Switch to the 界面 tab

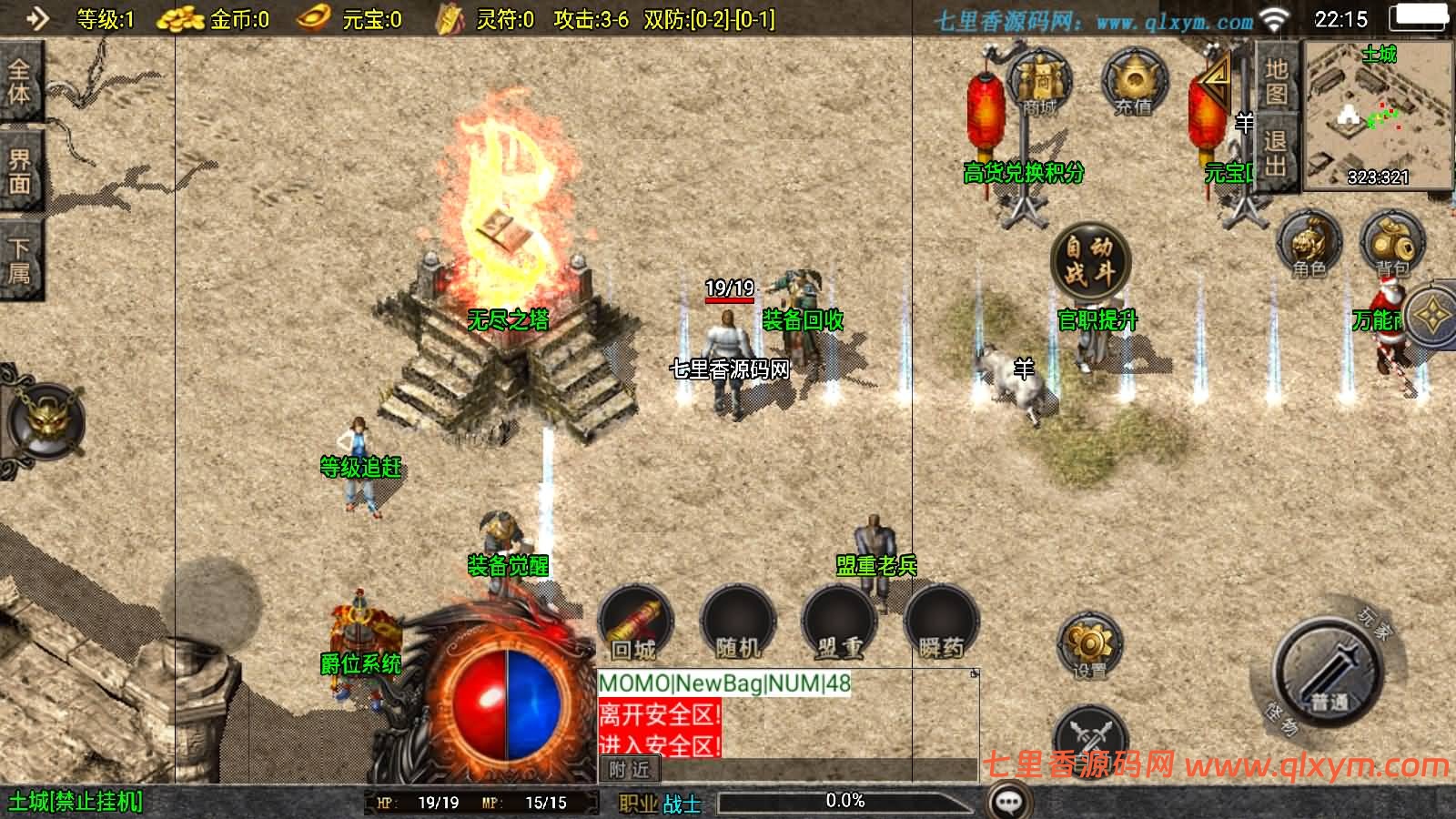(20, 171)
